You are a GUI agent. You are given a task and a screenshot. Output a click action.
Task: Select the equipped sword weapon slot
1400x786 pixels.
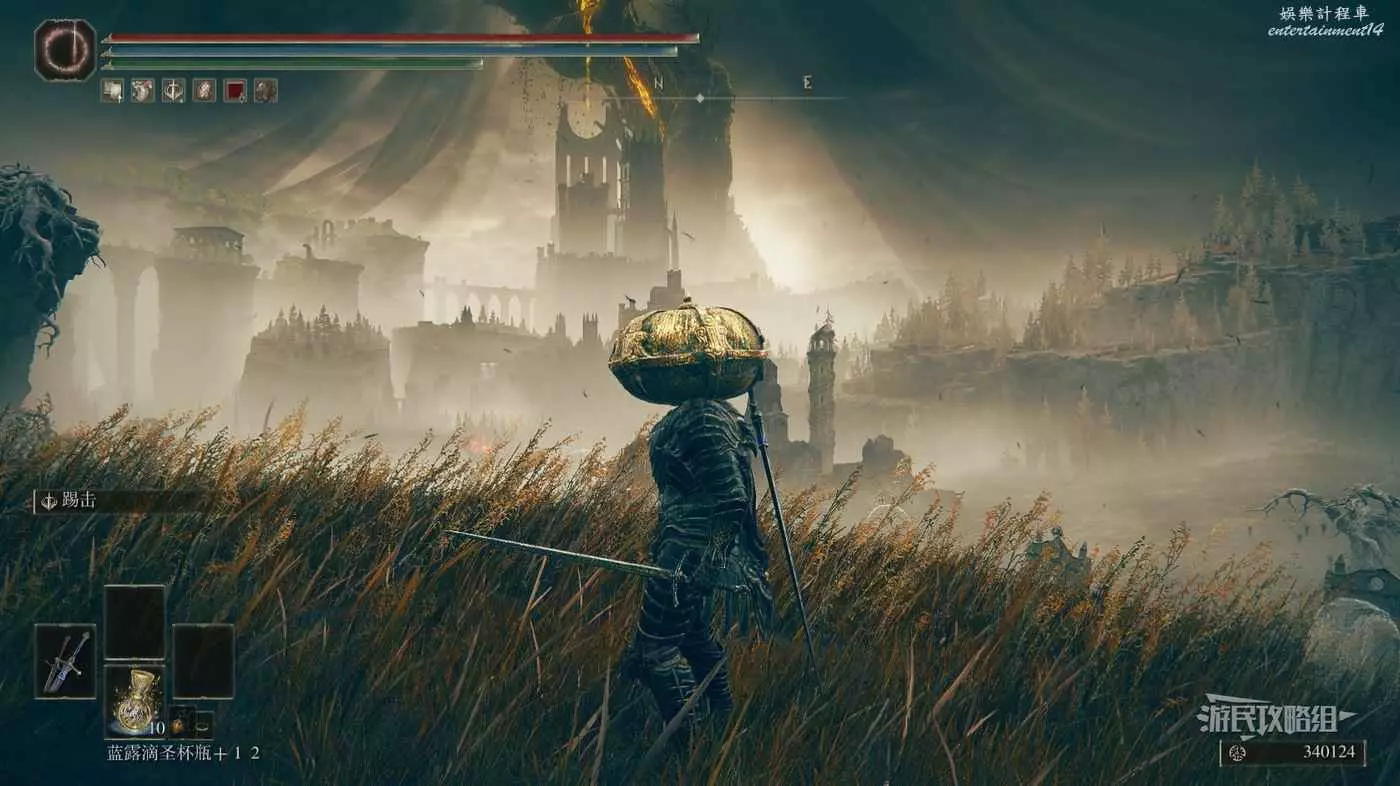65,661
